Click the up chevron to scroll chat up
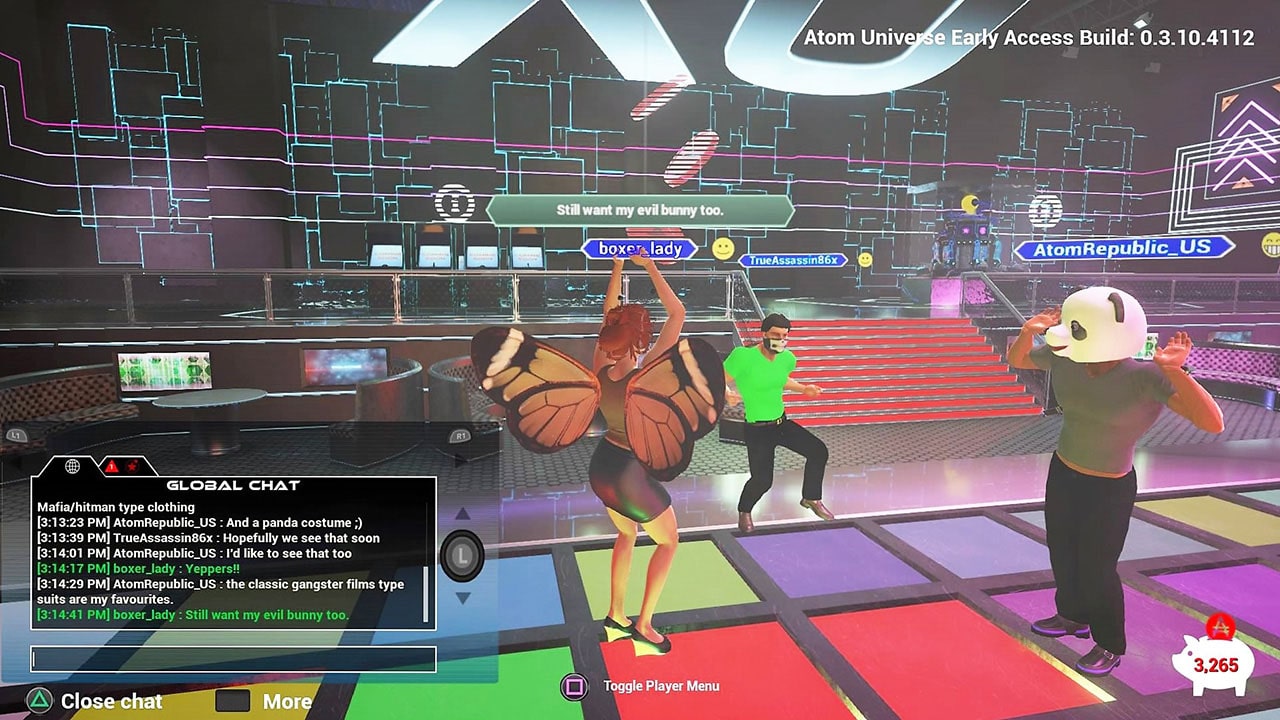1280x720 pixels. click(461, 514)
